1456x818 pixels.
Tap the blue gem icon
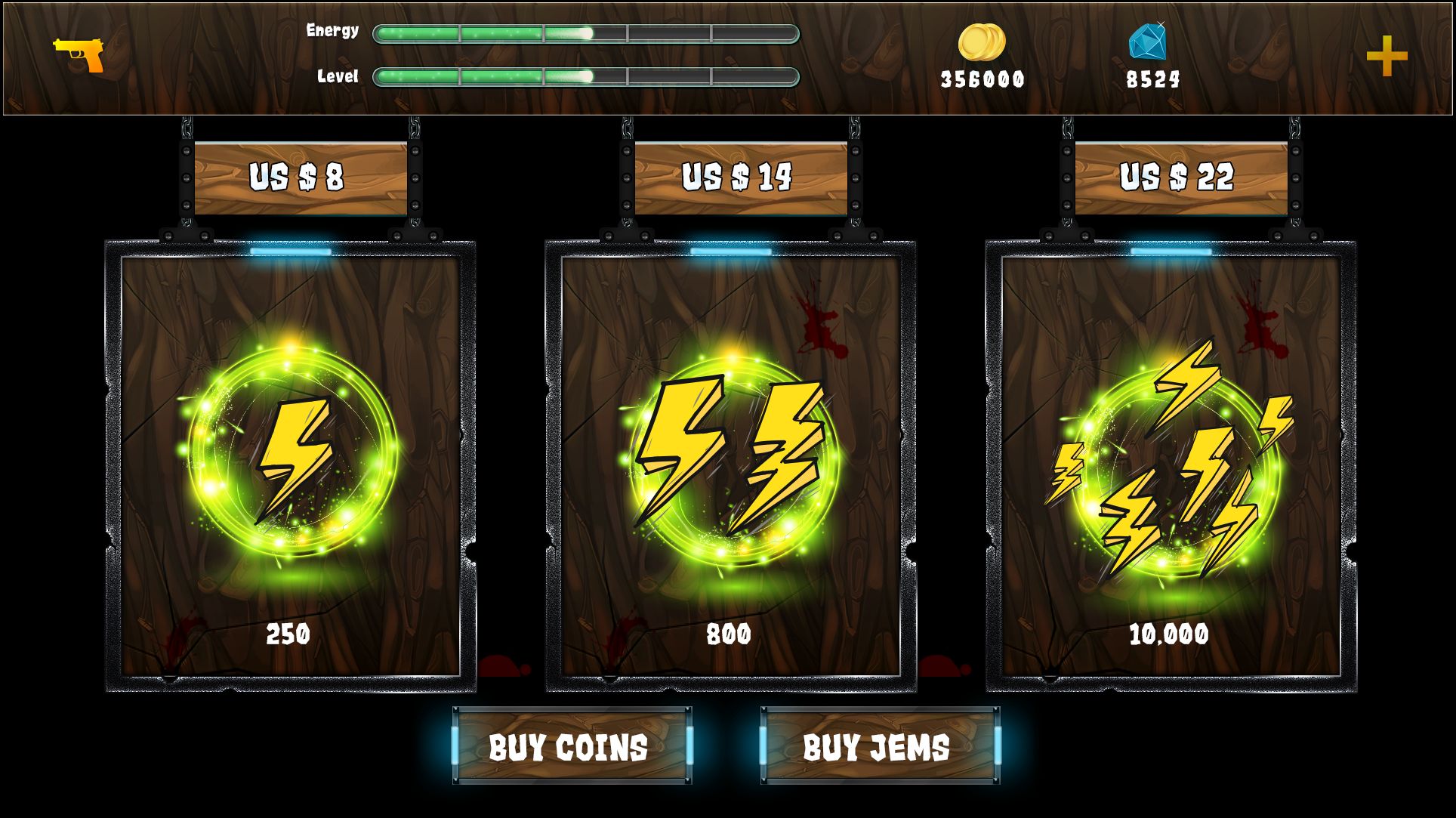pyautogui.click(x=1148, y=41)
